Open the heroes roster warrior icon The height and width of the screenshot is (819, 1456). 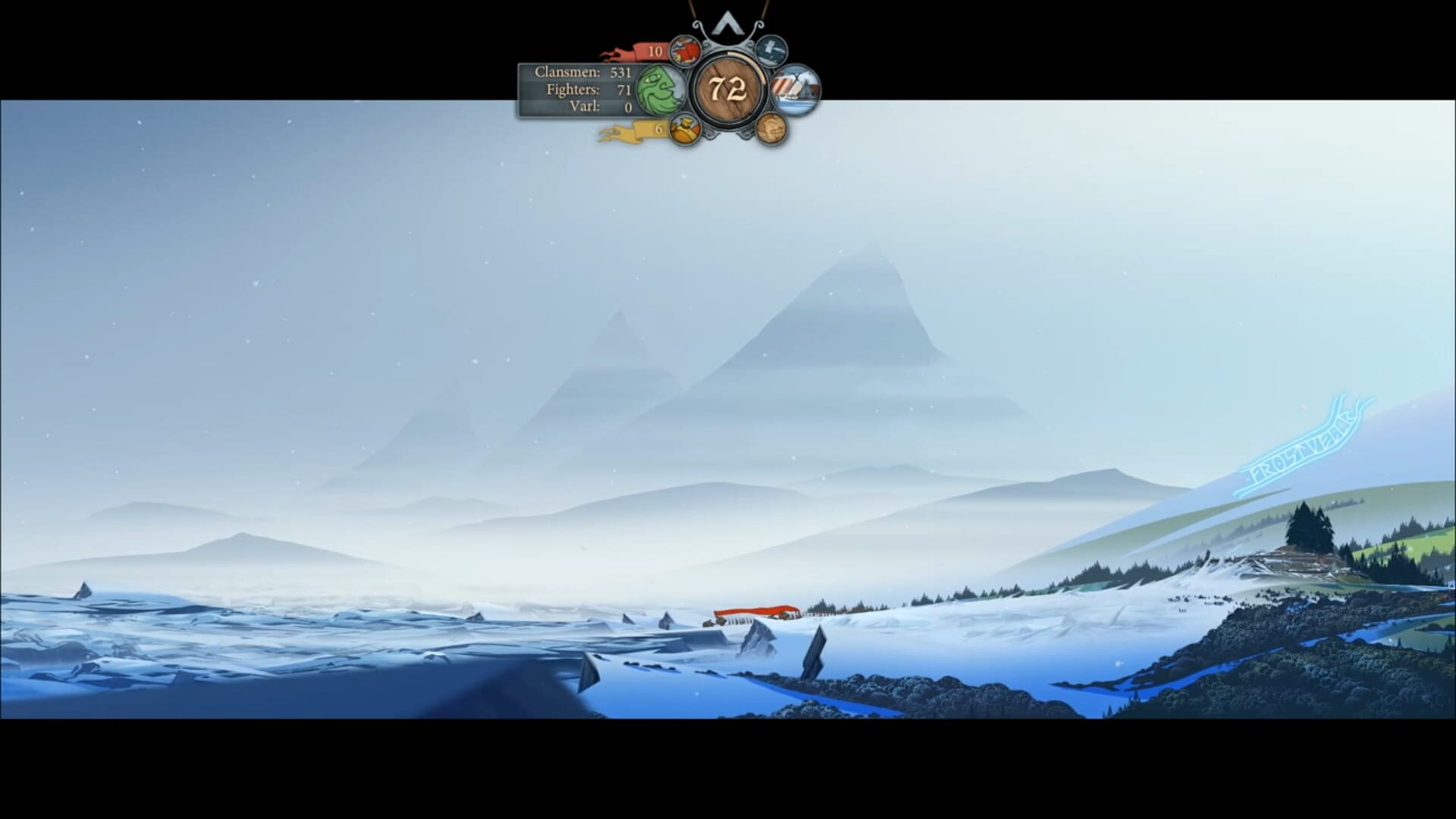pos(686,131)
